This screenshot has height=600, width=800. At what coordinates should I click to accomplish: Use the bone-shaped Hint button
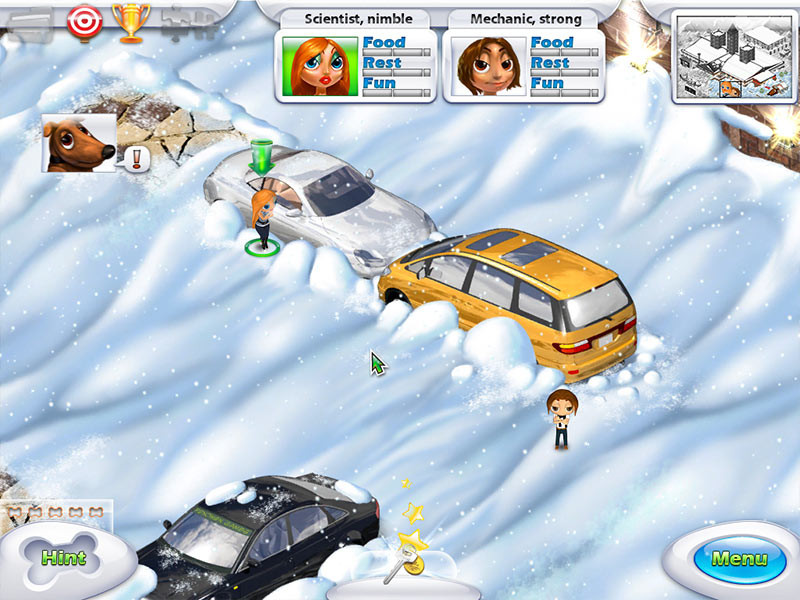64,557
